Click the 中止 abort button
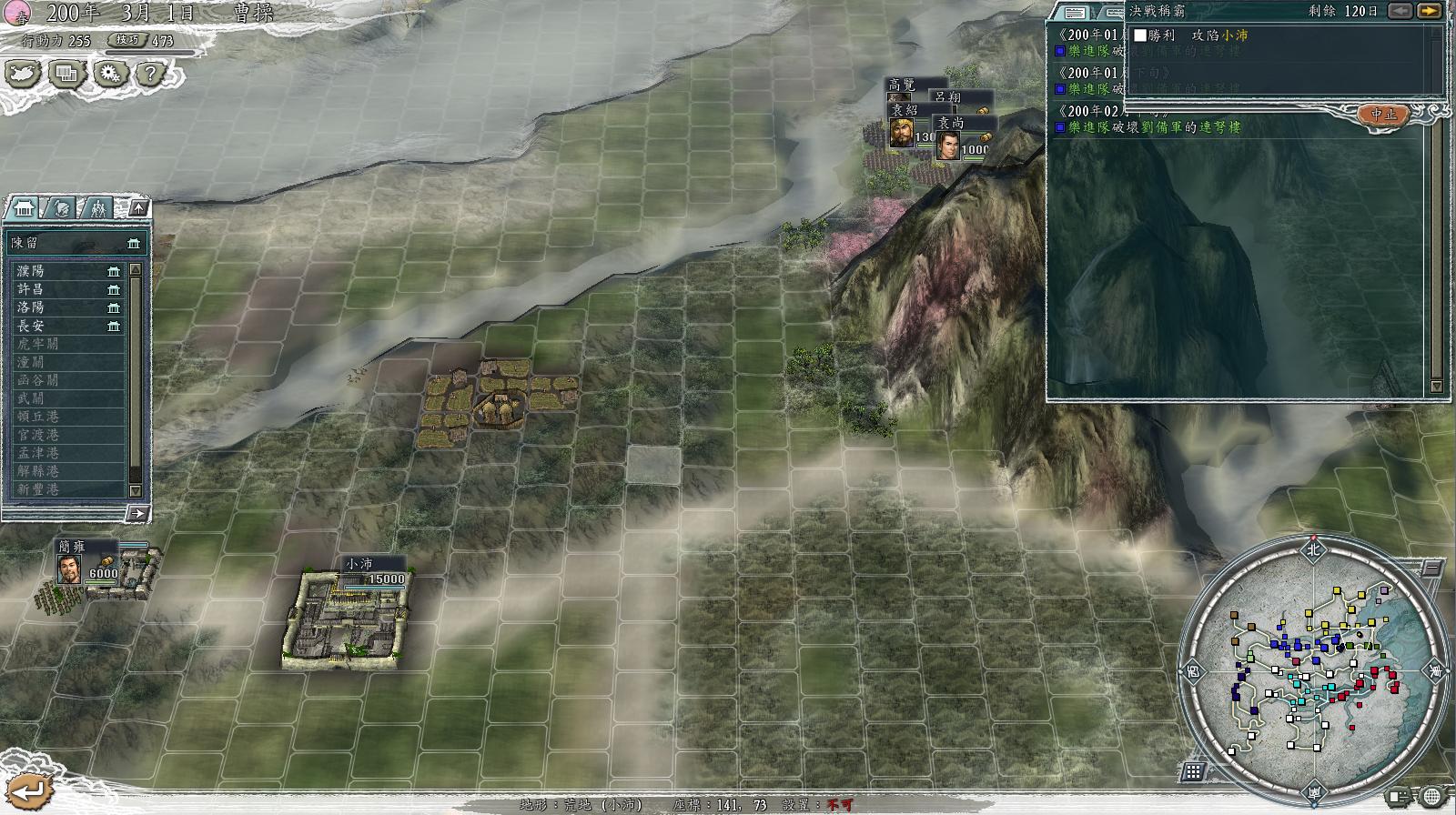Viewport: 1456px width, 815px height. point(1383,114)
